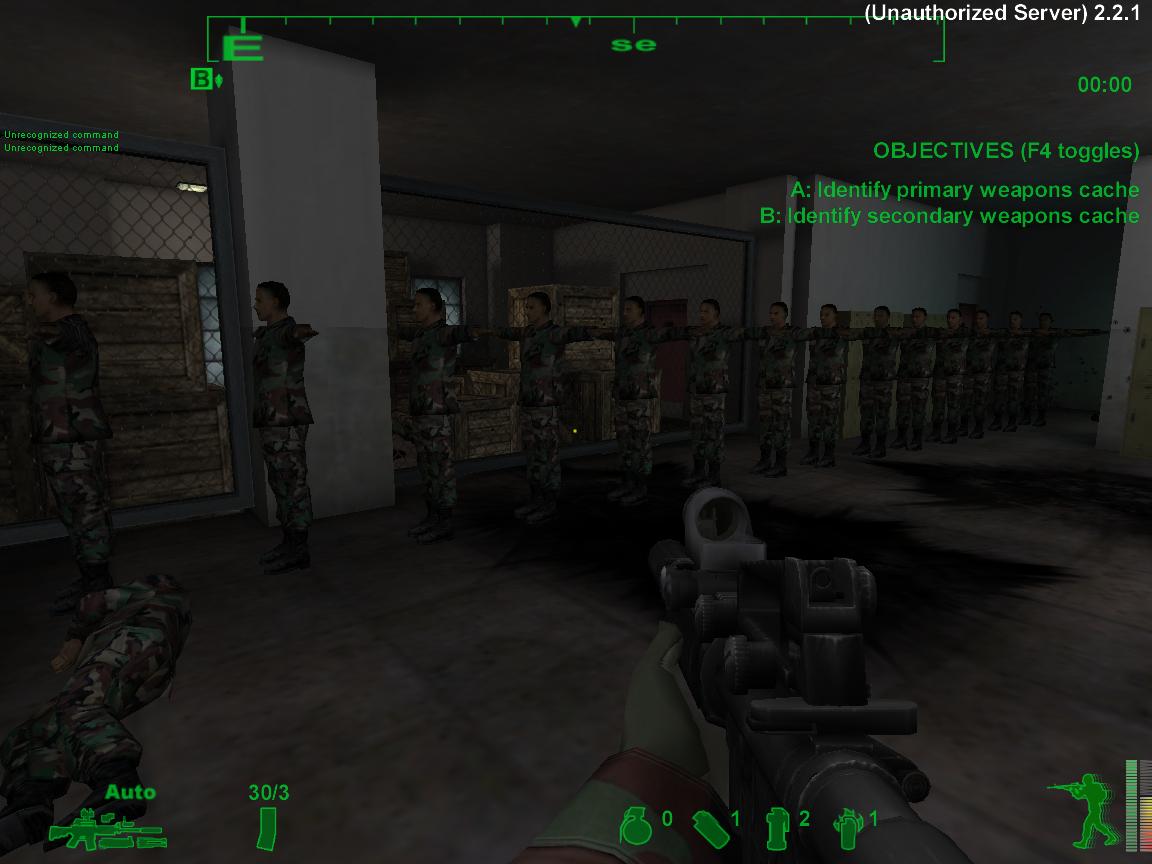Select the round frag grenade icon
The width and height of the screenshot is (1152, 864).
tap(635, 825)
